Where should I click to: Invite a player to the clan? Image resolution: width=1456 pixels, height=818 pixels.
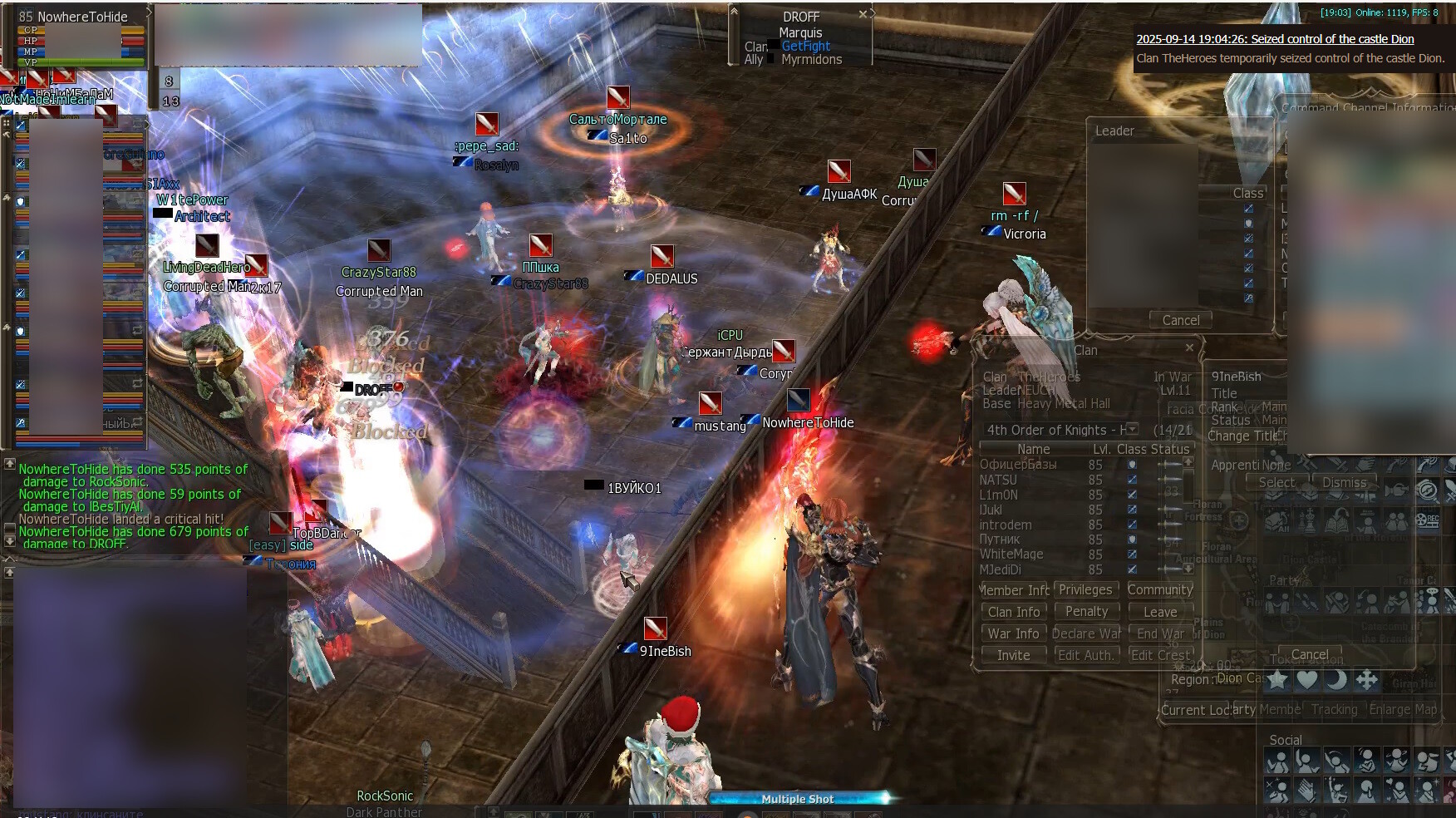pyautogui.click(x=1013, y=655)
